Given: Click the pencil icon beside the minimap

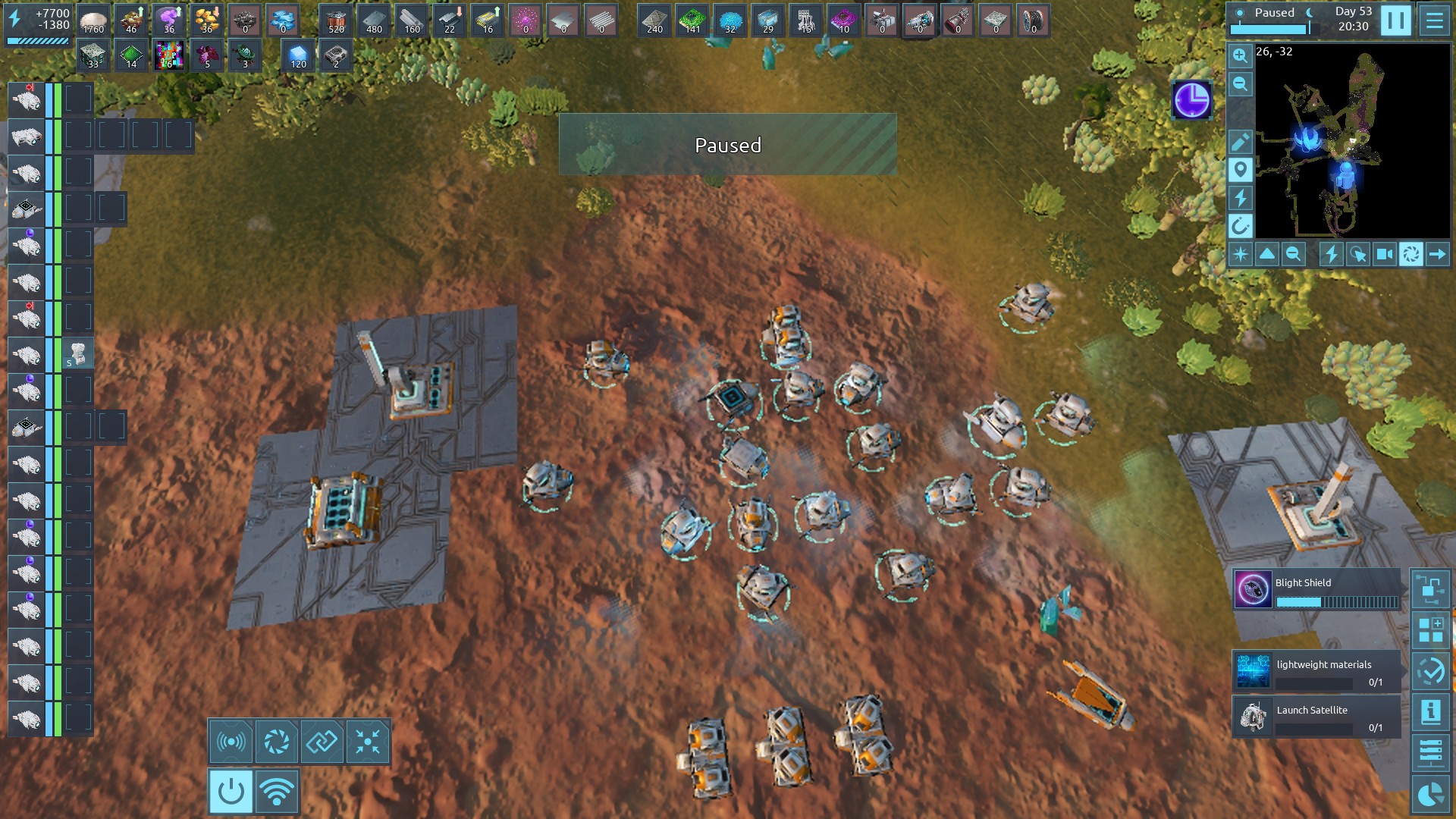Looking at the screenshot, I should coord(1240,142).
